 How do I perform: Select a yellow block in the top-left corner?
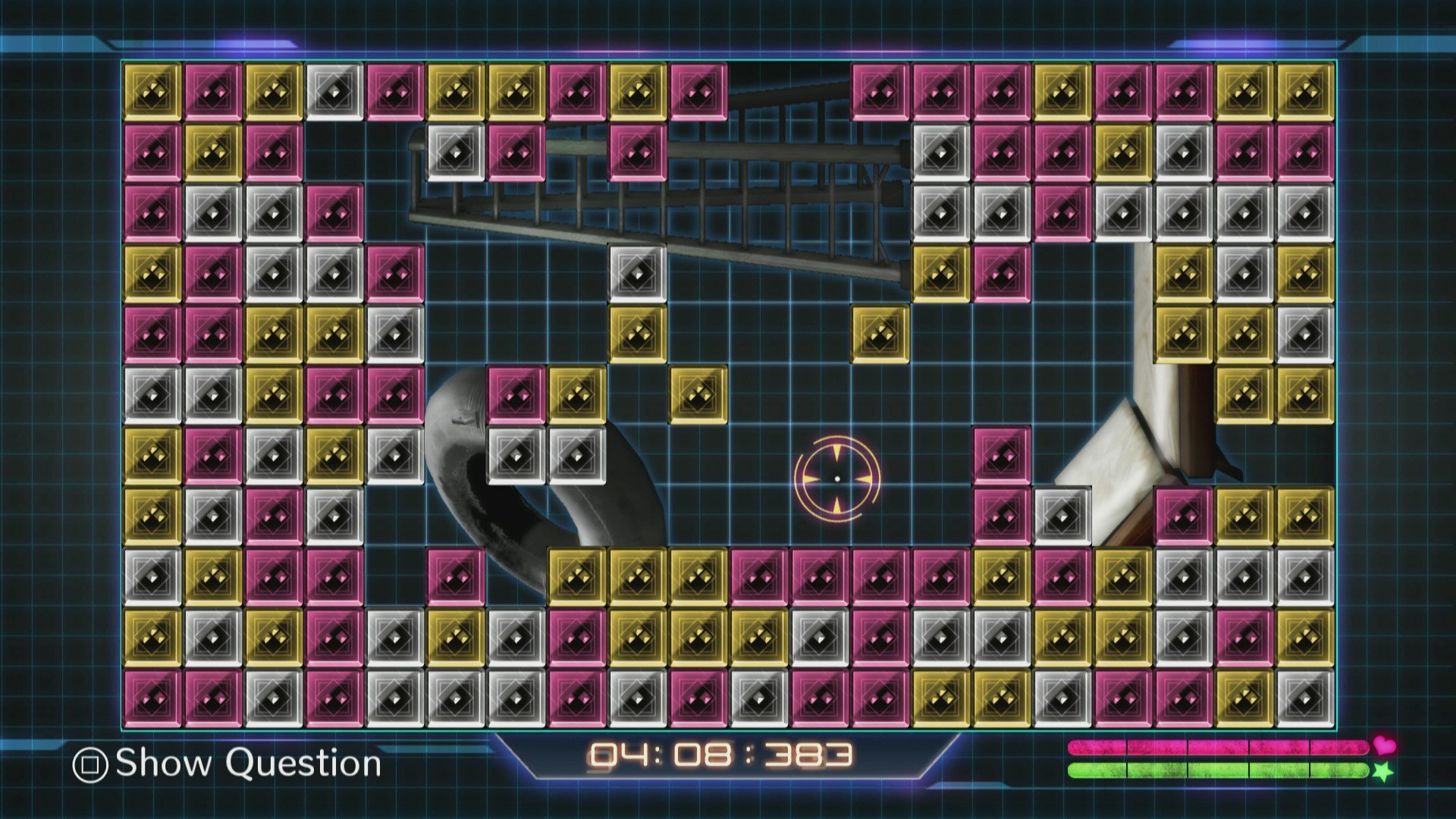[152, 91]
